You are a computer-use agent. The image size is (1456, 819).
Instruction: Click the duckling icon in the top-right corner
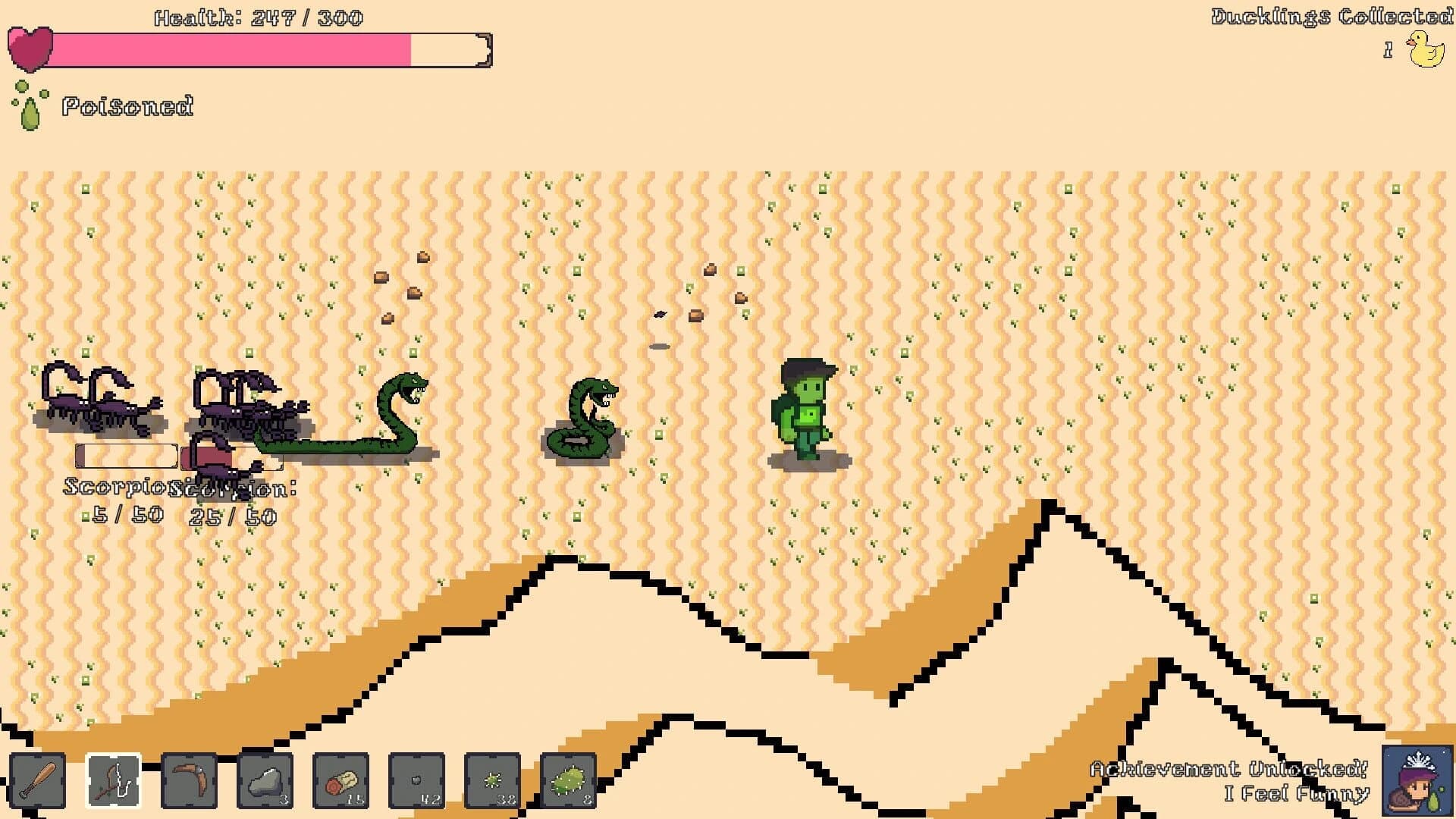pos(1424,48)
